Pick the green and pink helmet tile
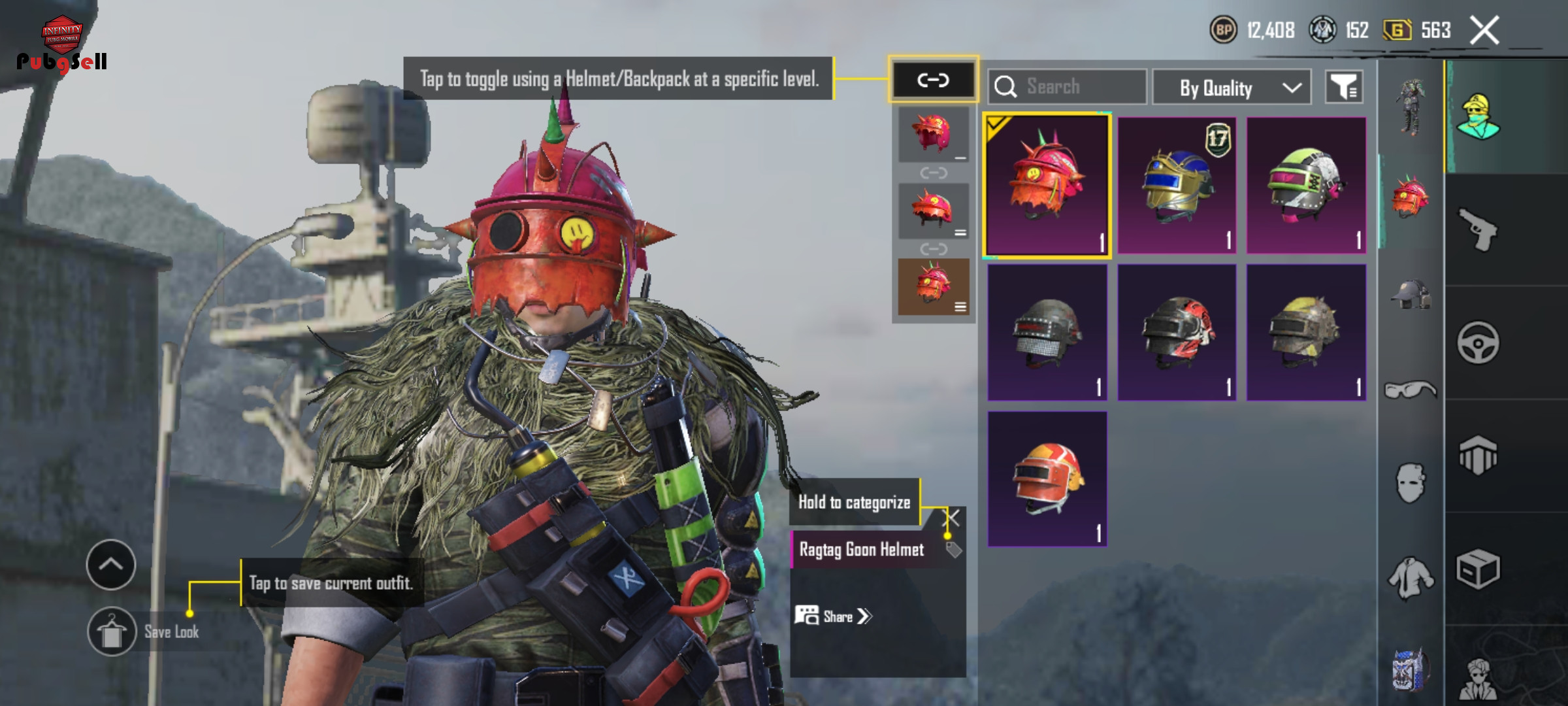 1306,185
